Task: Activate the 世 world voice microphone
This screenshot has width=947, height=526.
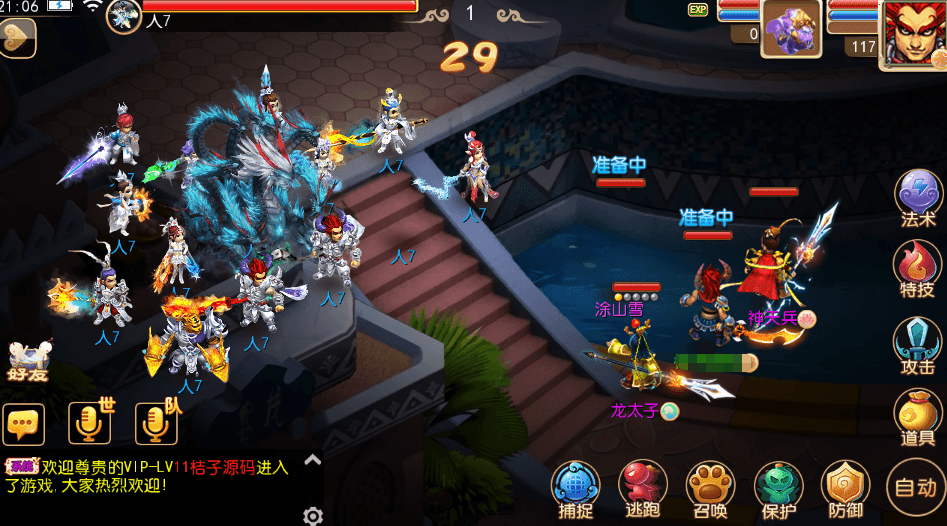Action: click(89, 422)
